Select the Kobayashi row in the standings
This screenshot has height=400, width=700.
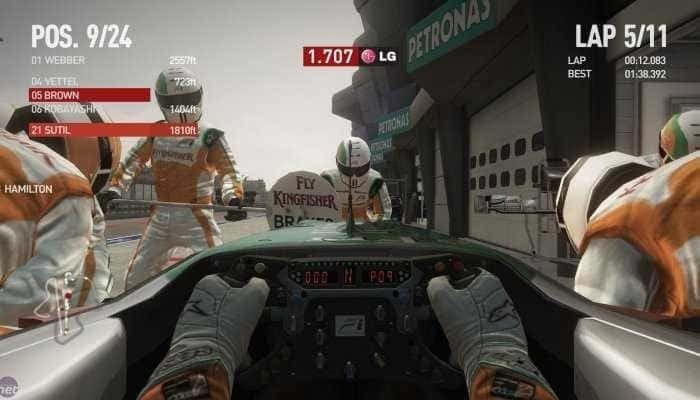click(112, 109)
